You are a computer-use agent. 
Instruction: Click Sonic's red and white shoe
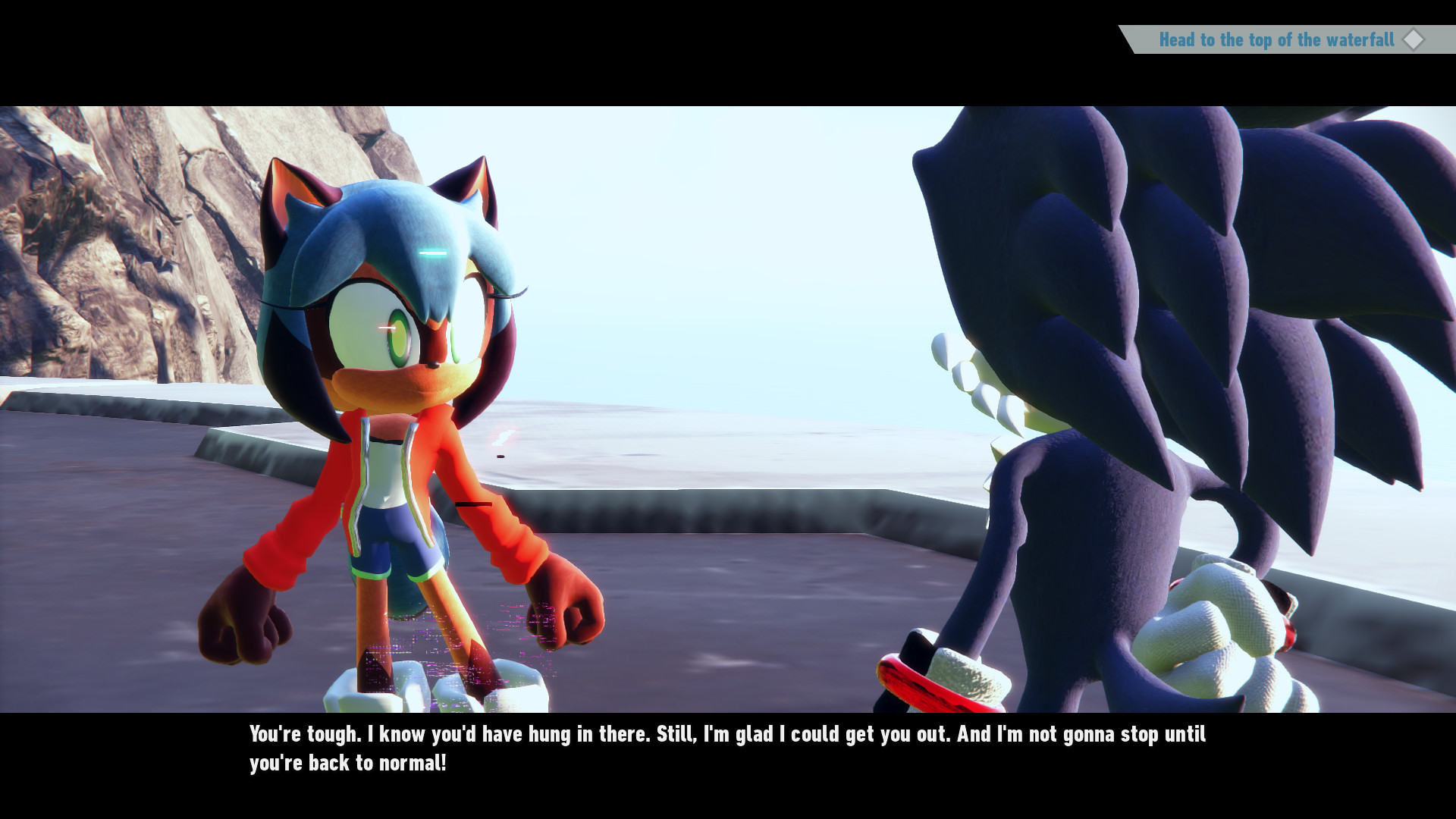click(933, 675)
